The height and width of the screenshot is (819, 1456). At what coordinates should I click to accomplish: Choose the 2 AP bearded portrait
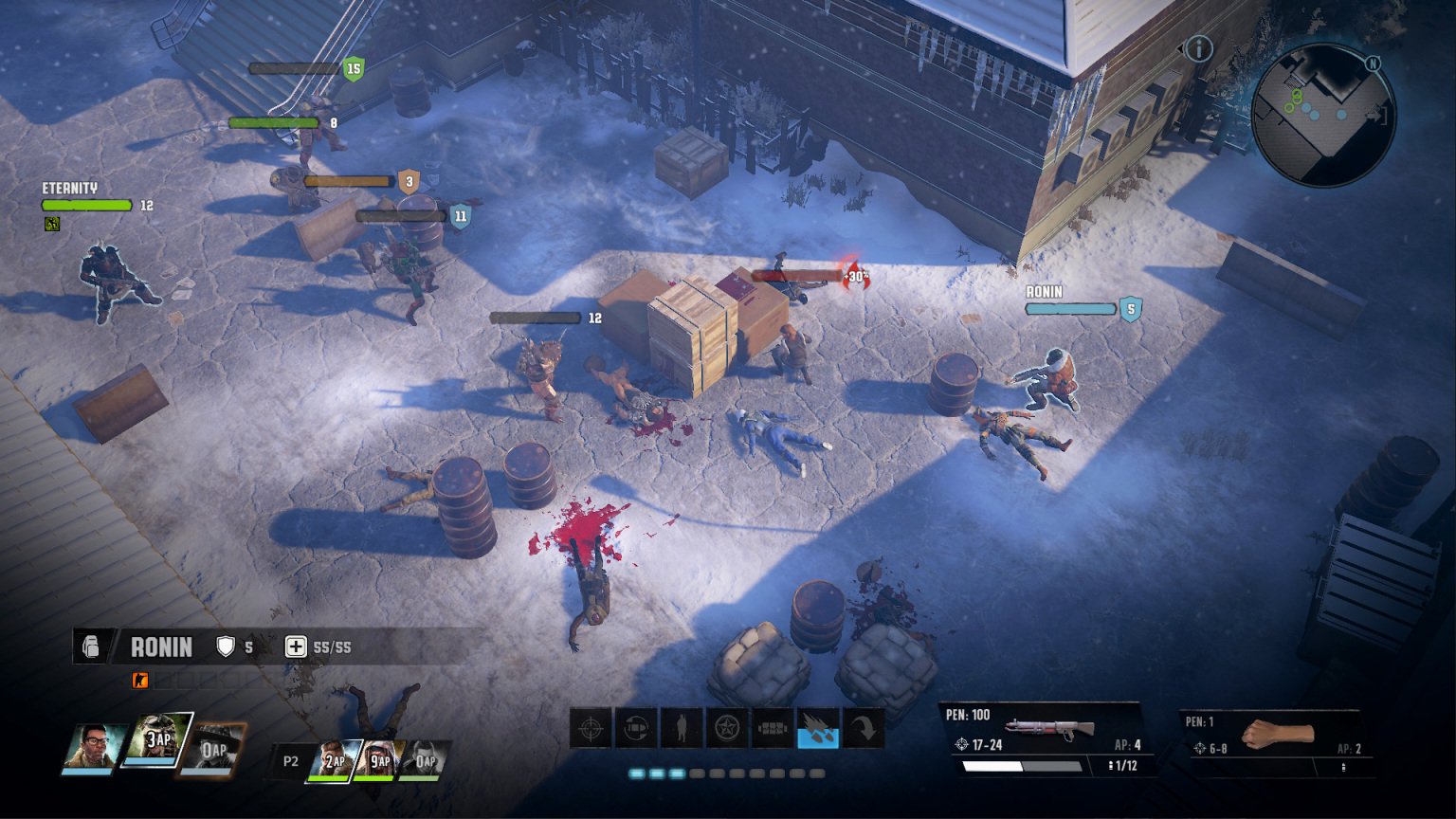(x=333, y=760)
